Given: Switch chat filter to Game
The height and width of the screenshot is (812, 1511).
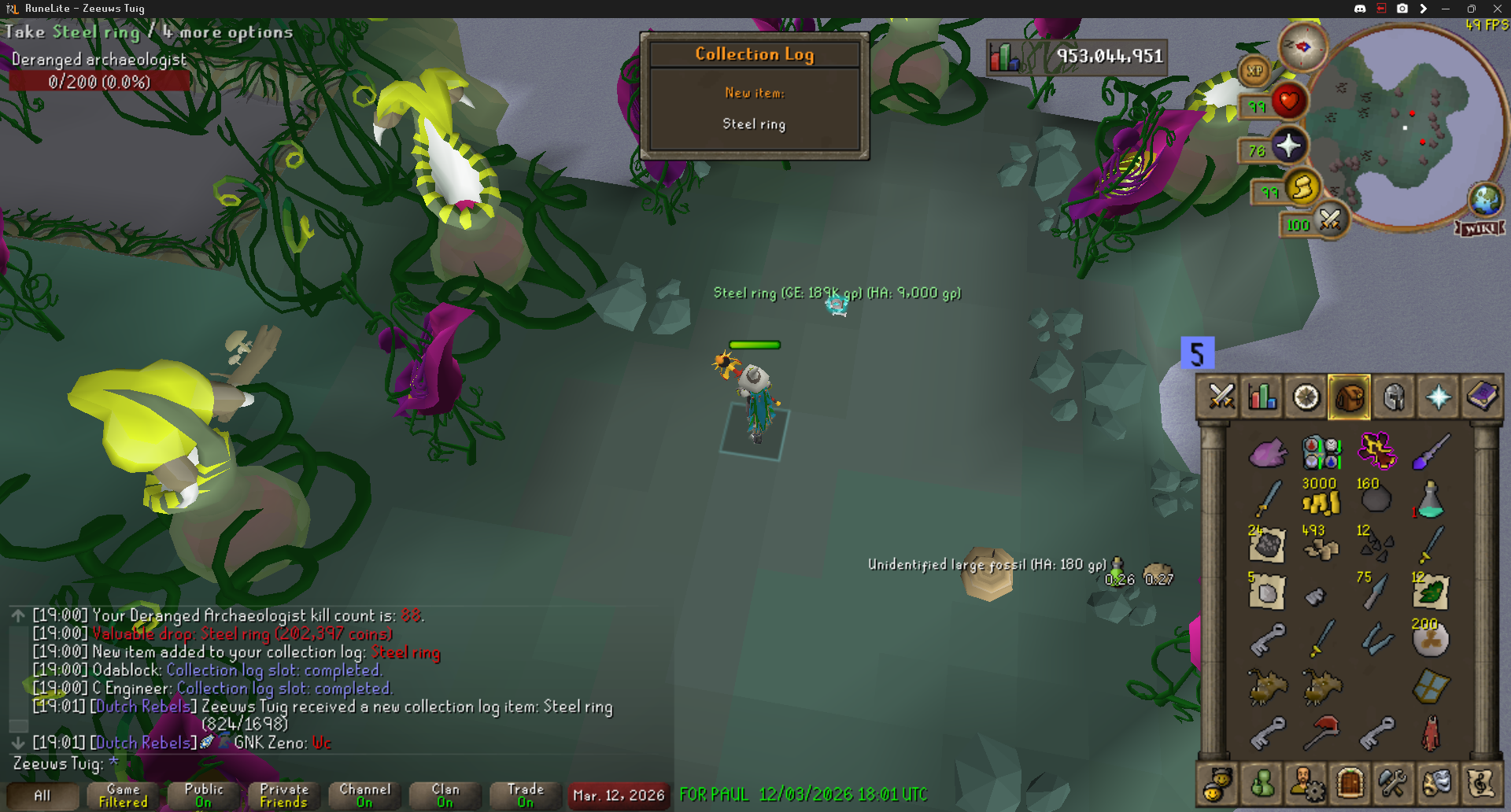Looking at the screenshot, I should pos(123,795).
